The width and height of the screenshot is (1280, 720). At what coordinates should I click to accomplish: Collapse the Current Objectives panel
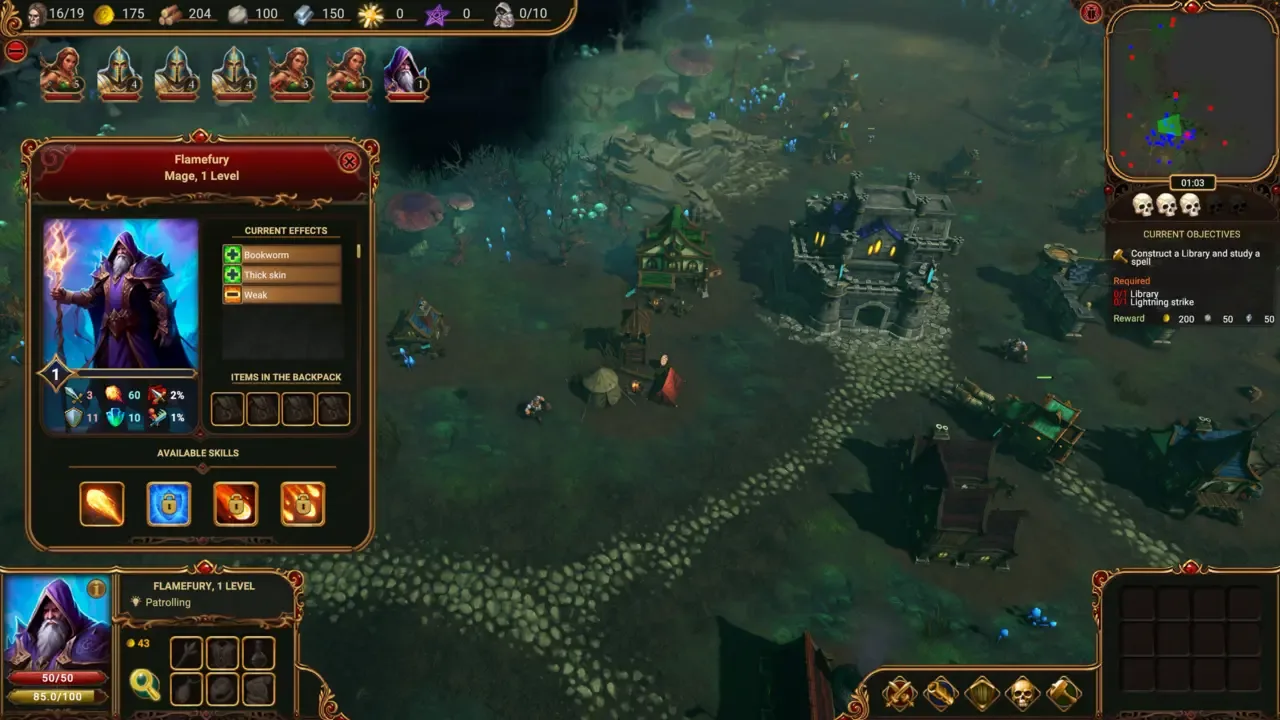click(1193, 233)
